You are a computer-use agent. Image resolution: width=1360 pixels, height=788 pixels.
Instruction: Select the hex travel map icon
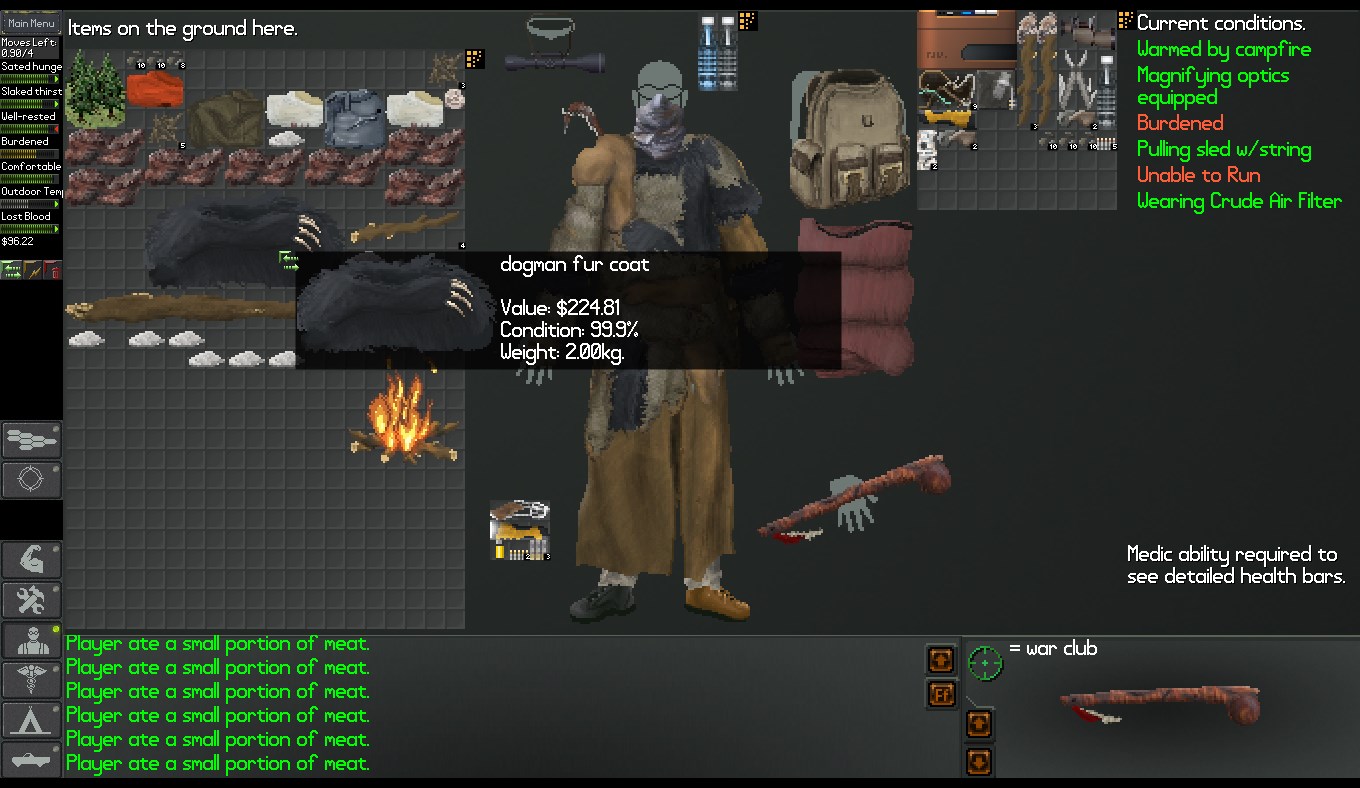point(31,440)
